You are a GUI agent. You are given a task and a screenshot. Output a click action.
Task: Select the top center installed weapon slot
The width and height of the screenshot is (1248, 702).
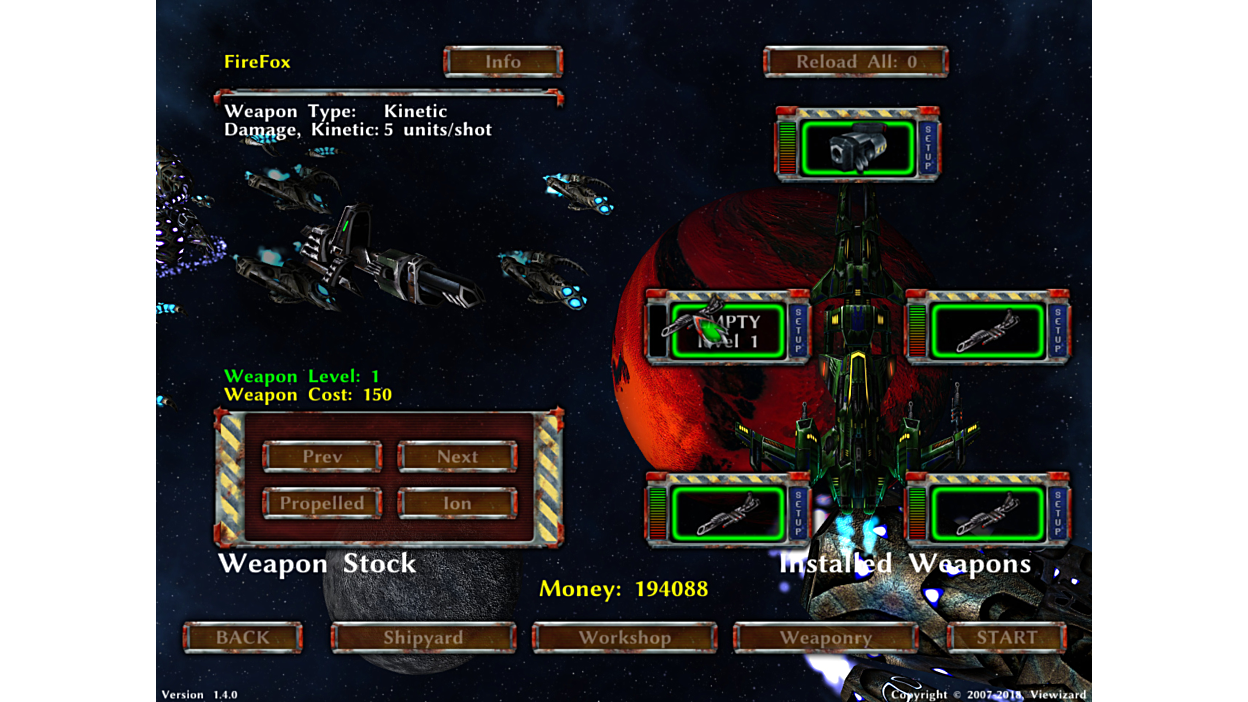857,148
